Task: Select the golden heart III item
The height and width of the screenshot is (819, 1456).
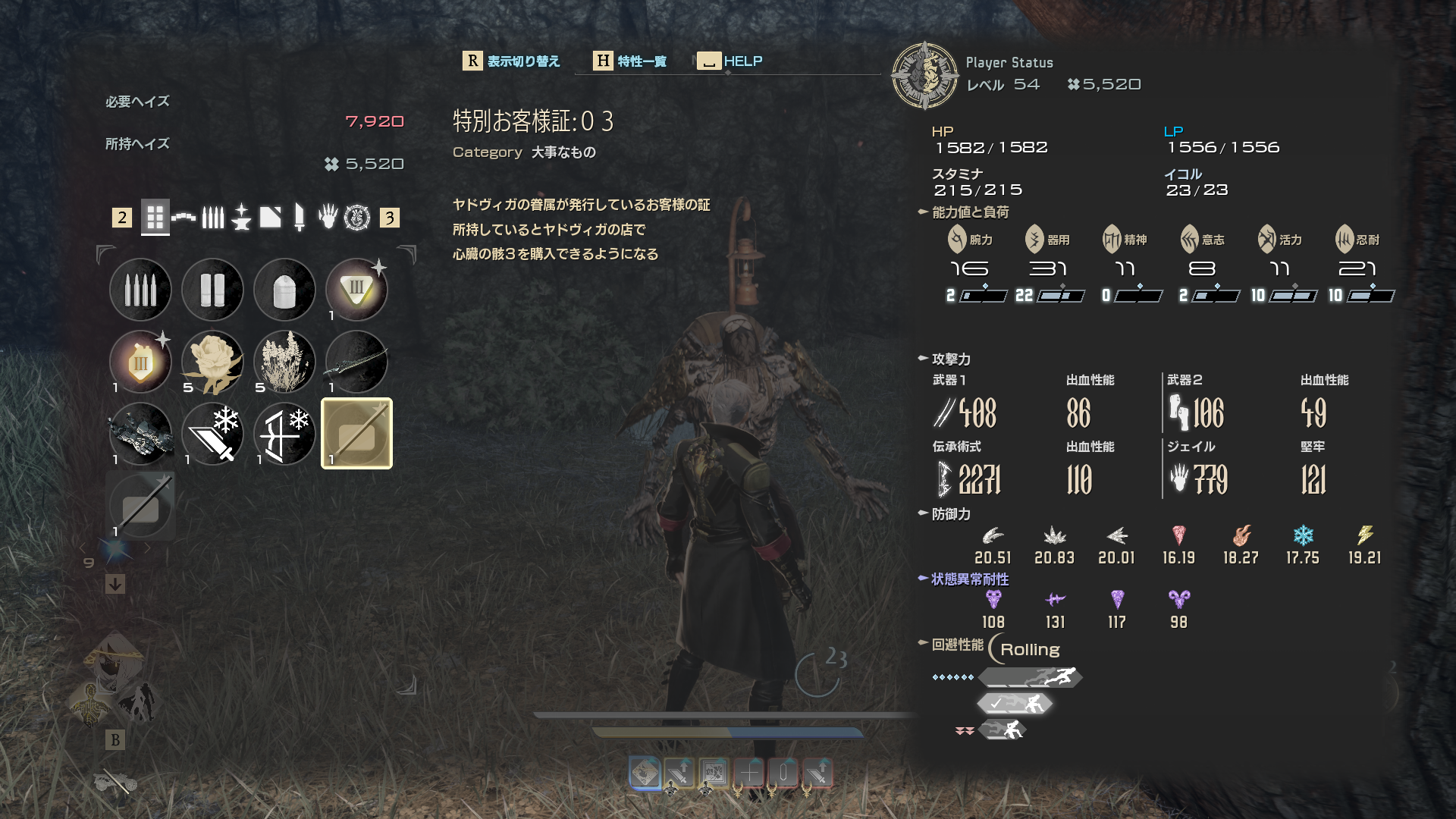Action: point(140,362)
